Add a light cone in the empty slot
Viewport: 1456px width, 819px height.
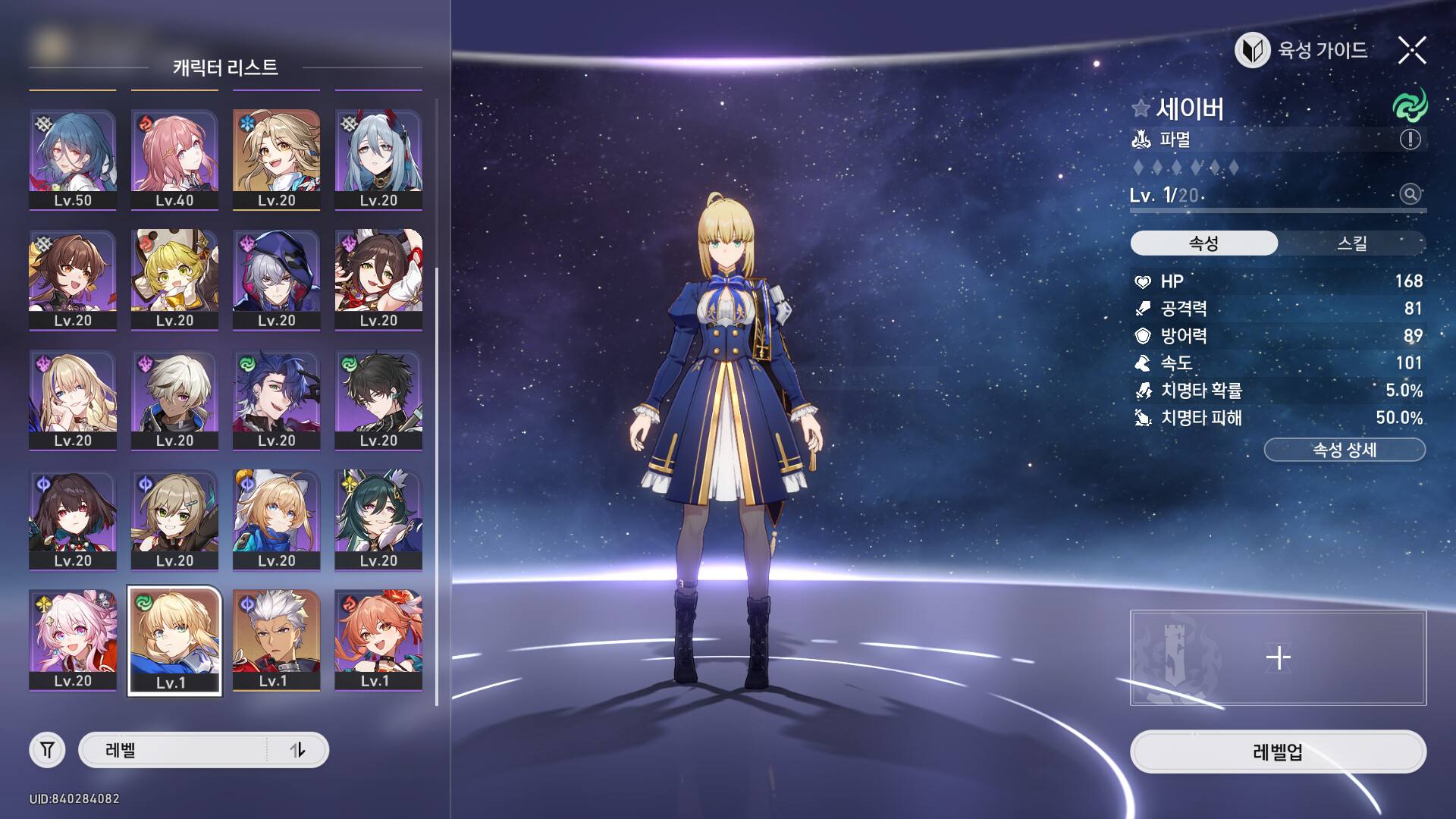(x=1278, y=657)
